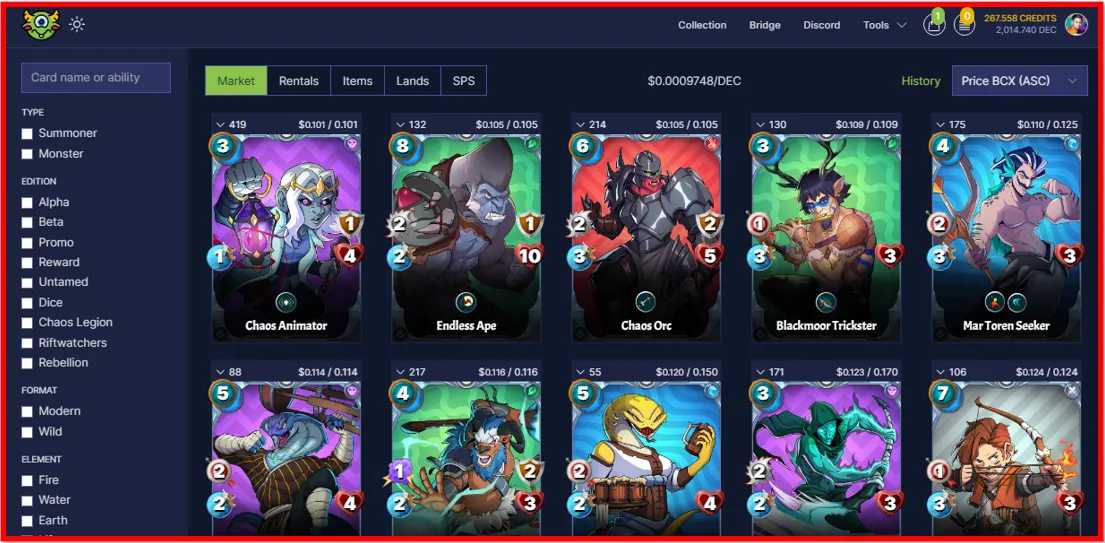Check the Fire element filter
This screenshot has width=1105, height=543.
[28, 480]
